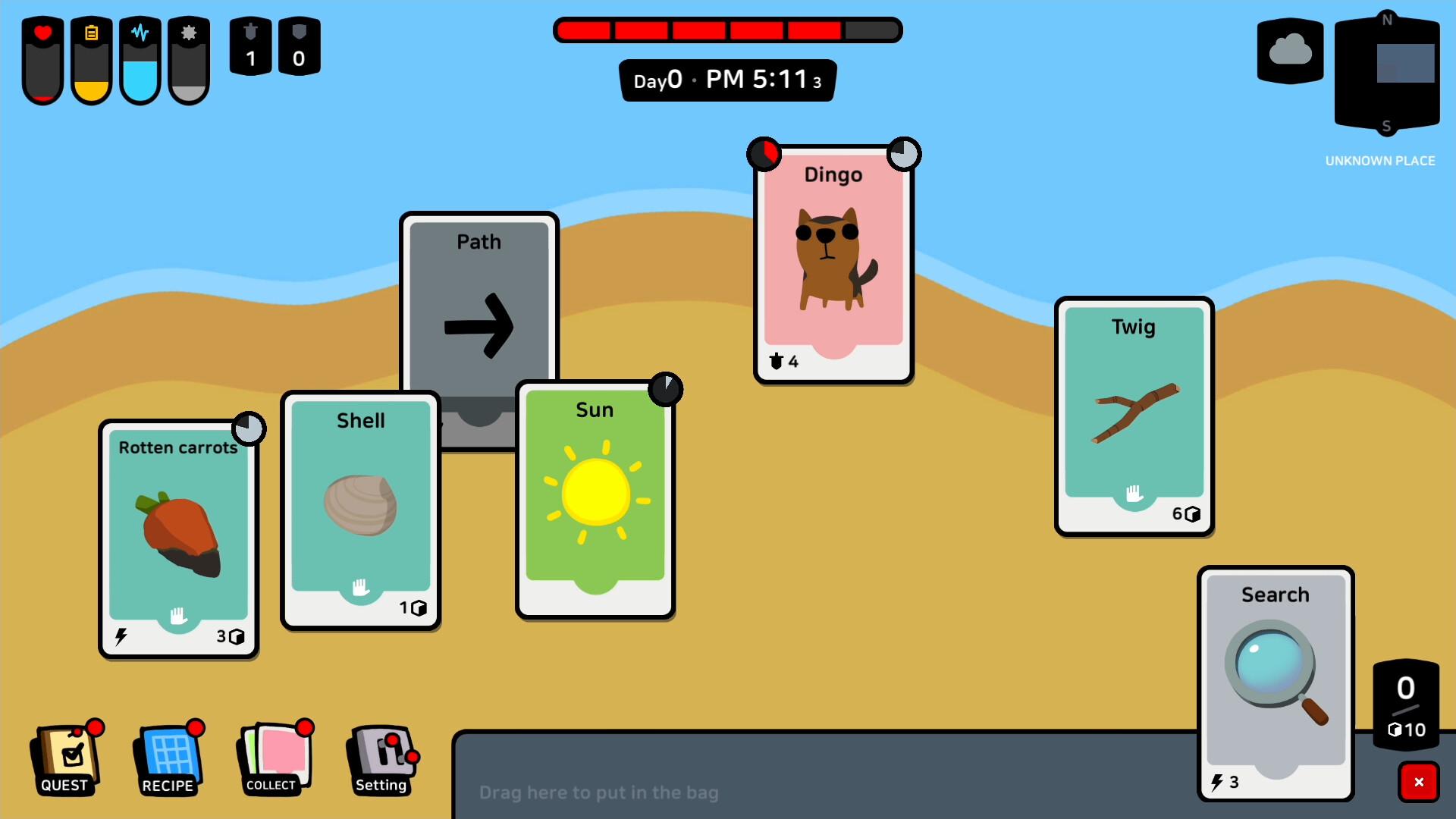
Task: Click the yellow hunger meter icon
Action: [x=91, y=59]
